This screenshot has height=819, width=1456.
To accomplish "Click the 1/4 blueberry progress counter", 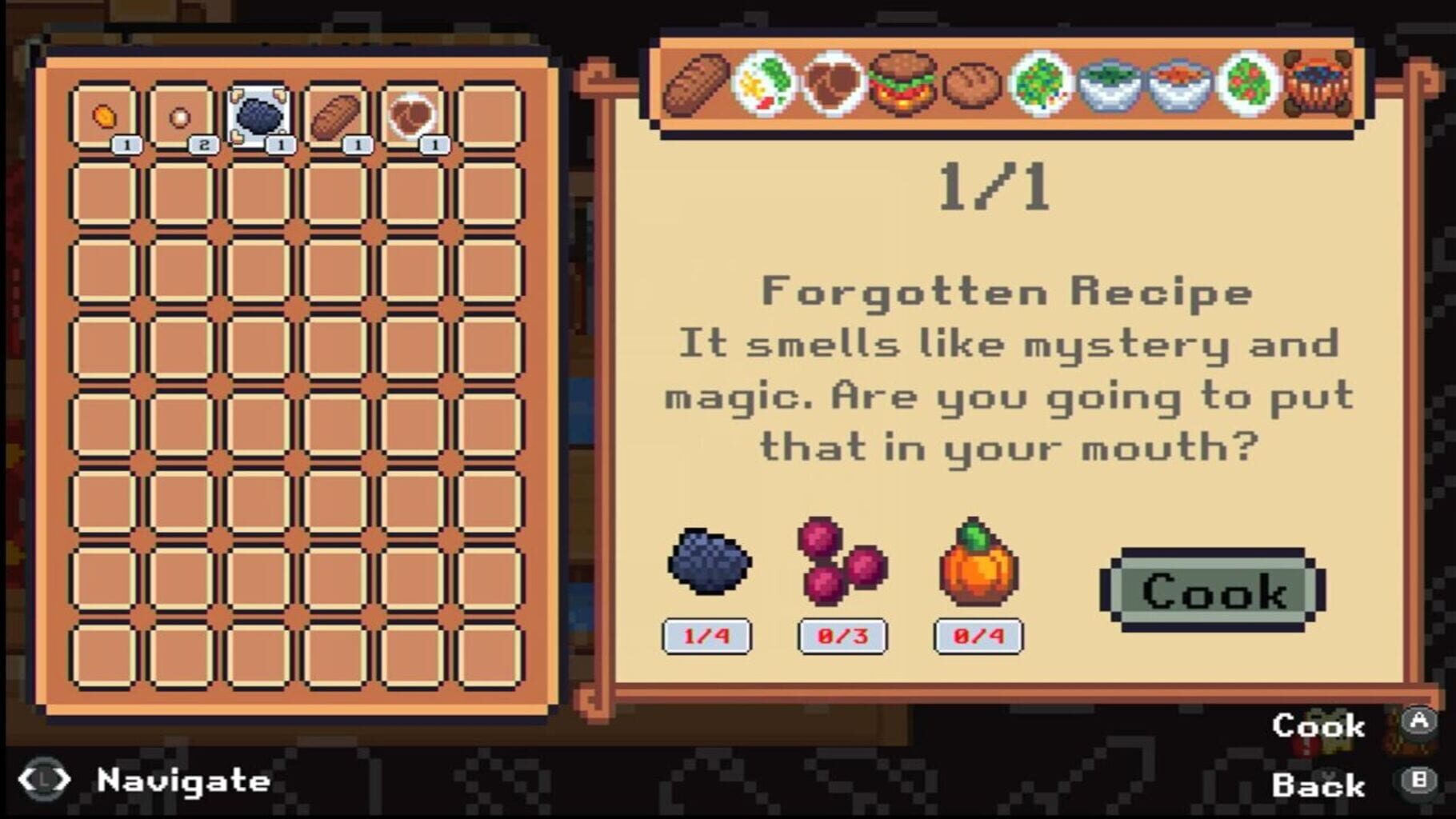I will tap(707, 636).
